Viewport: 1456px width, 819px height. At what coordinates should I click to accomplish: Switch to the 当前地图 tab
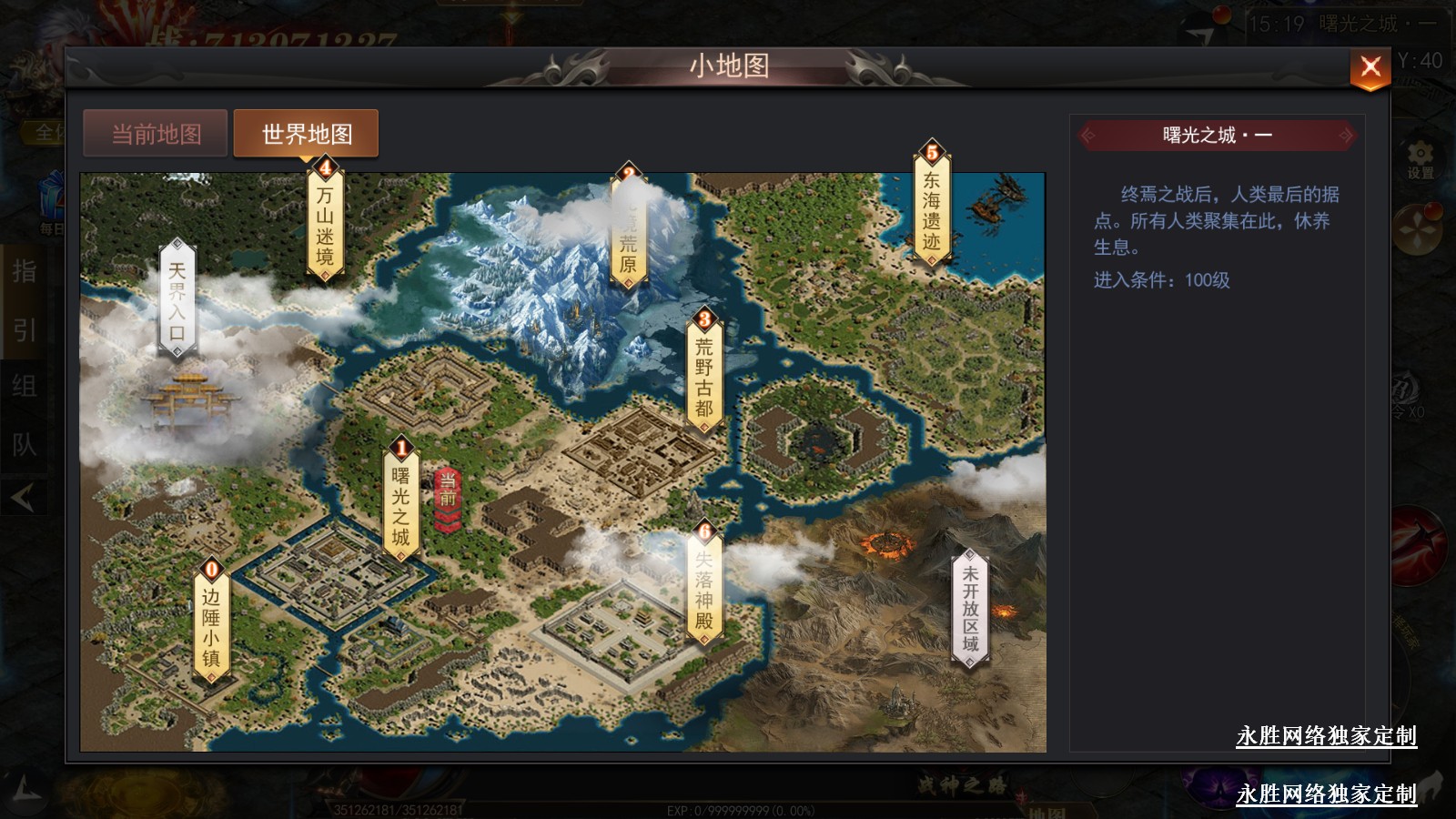(156, 135)
